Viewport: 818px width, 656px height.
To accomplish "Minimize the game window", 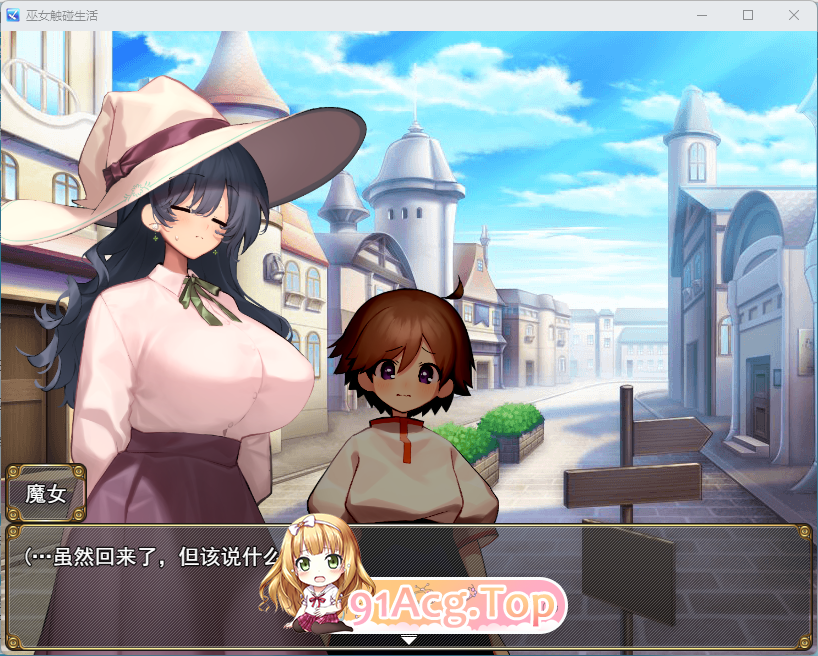I will [702, 15].
